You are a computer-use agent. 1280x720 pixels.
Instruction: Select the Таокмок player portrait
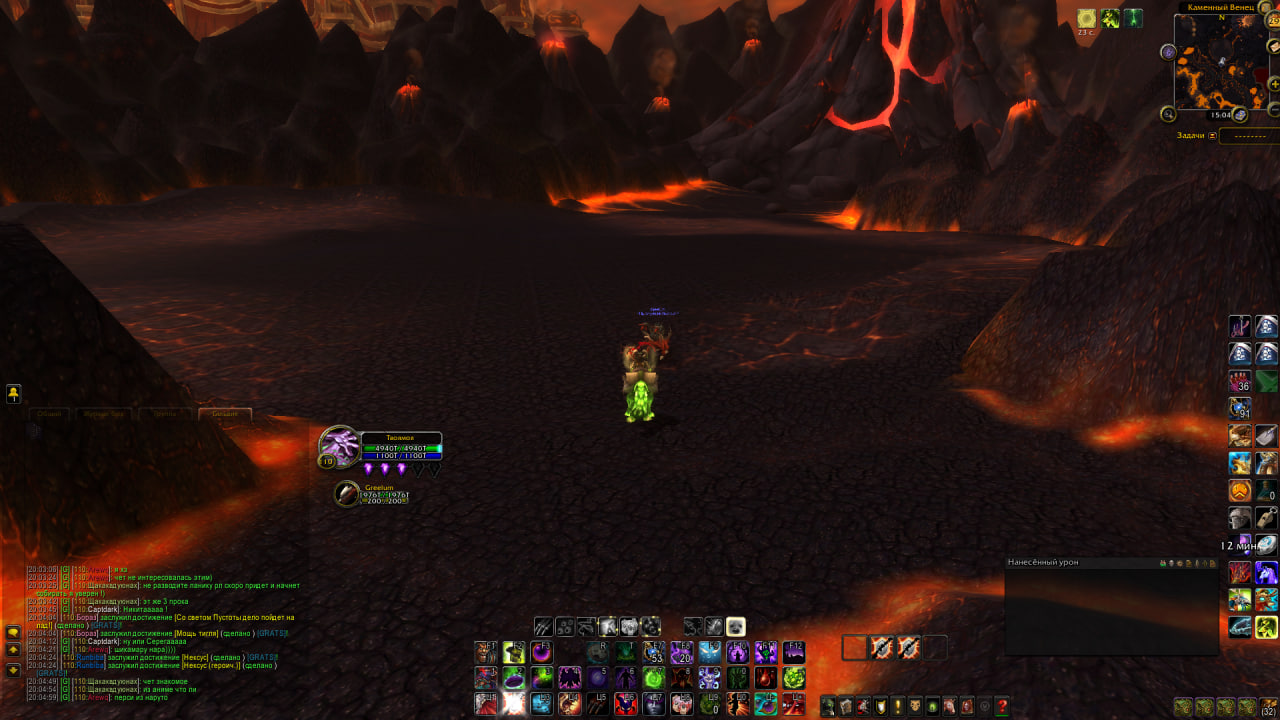click(x=338, y=447)
